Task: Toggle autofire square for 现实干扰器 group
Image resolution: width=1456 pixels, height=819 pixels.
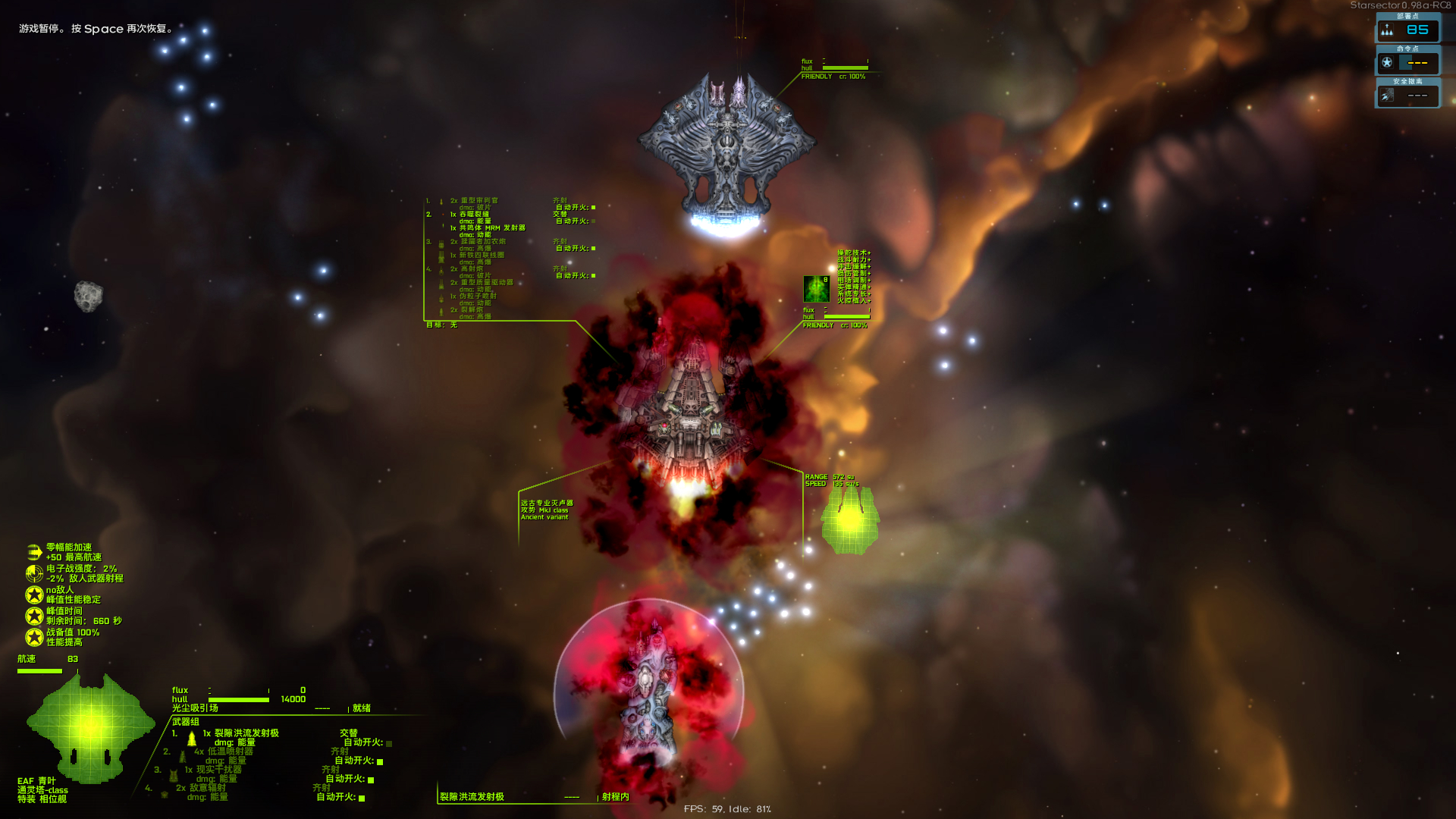Action: click(x=371, y=780)
